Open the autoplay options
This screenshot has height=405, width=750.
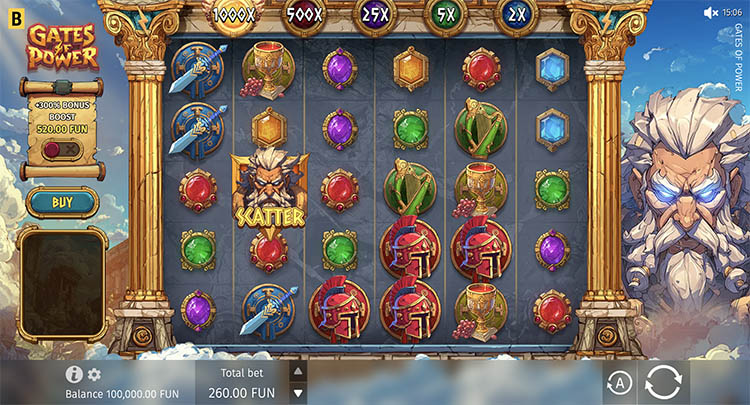[619, 384]
